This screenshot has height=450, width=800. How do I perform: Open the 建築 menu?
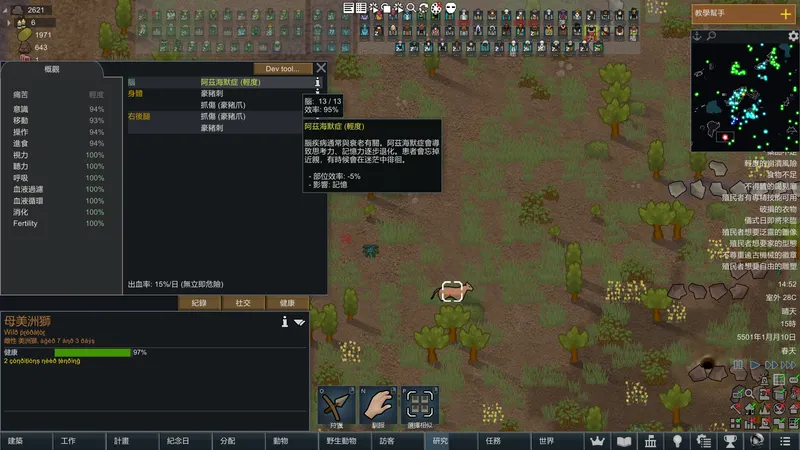(15, 441)
